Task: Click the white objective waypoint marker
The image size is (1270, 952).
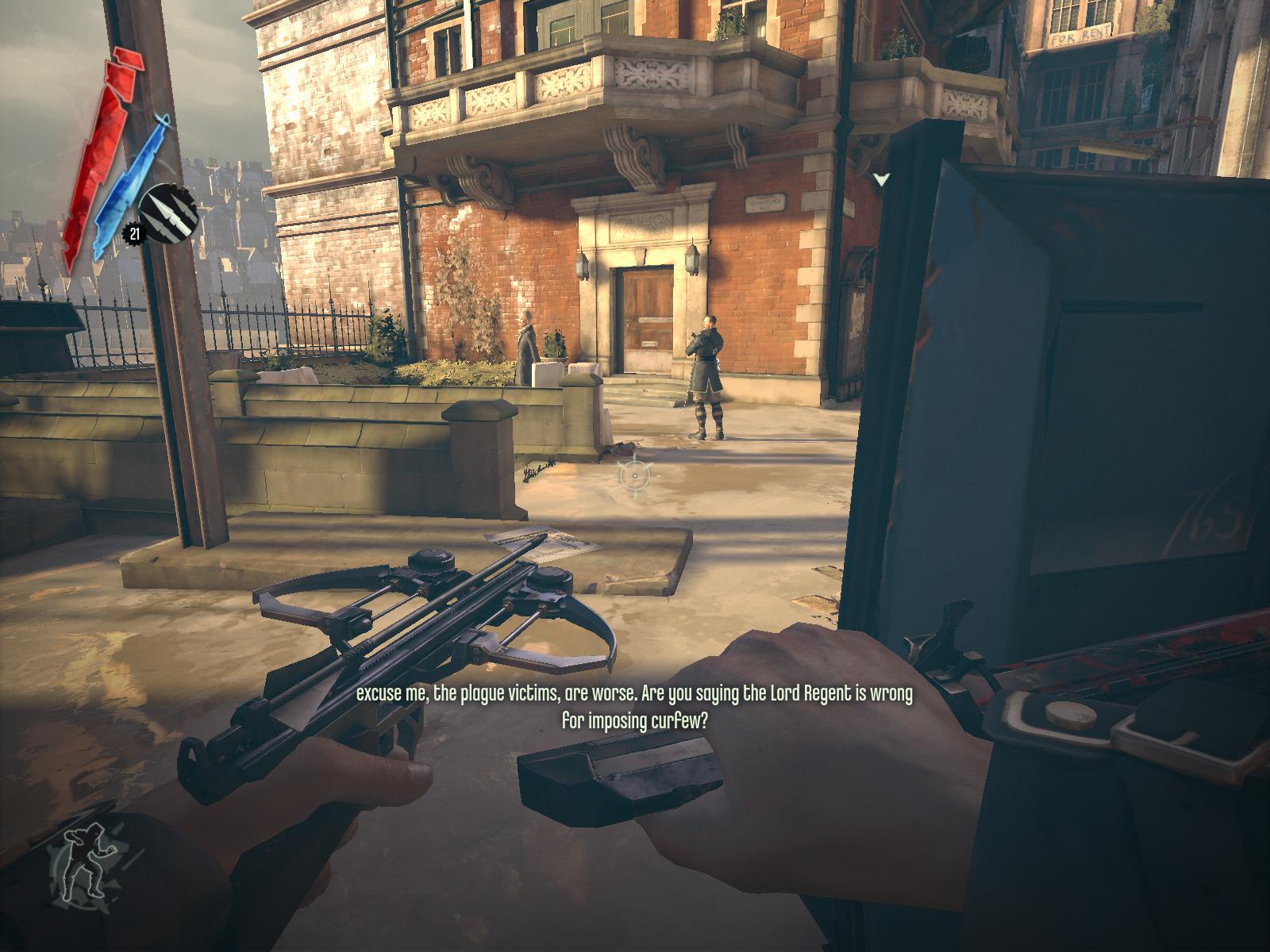Action: click(x=881, y=180)
